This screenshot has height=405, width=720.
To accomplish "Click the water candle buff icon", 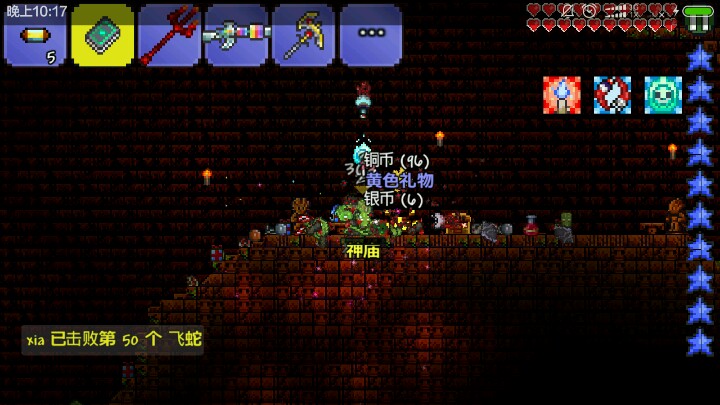I will 561,94.
